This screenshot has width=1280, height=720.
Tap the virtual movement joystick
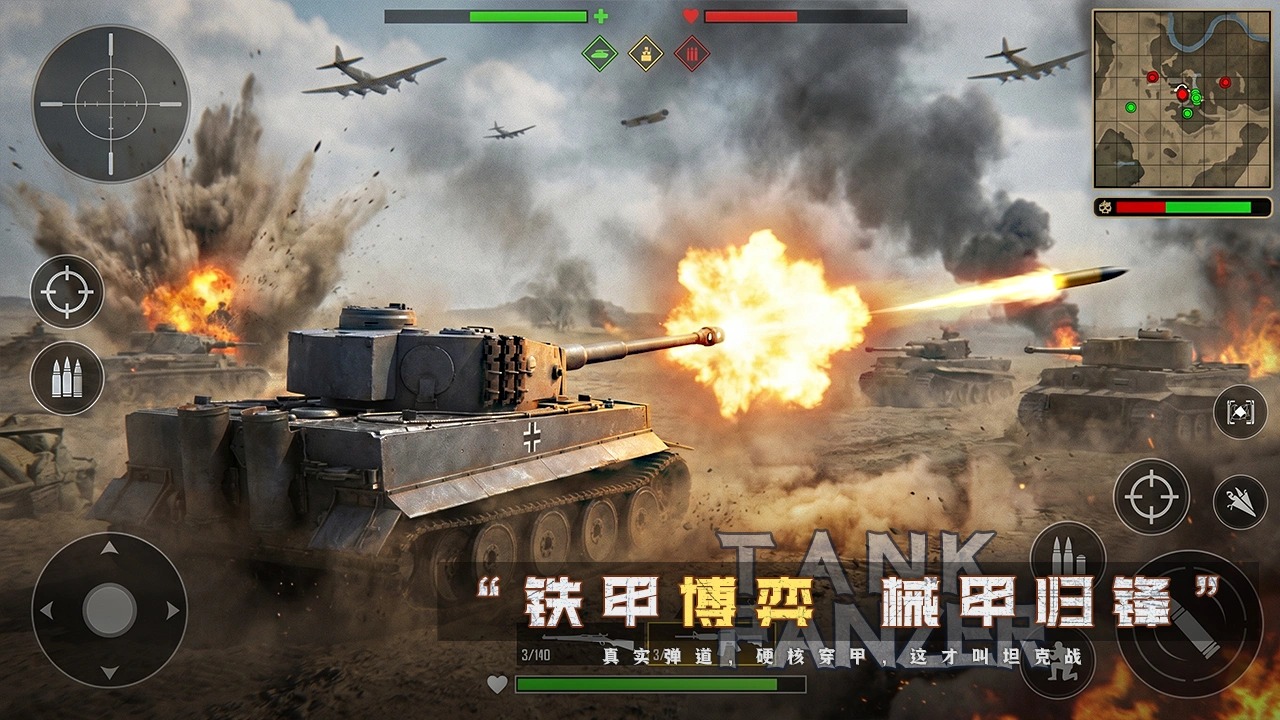click(109, 610)
